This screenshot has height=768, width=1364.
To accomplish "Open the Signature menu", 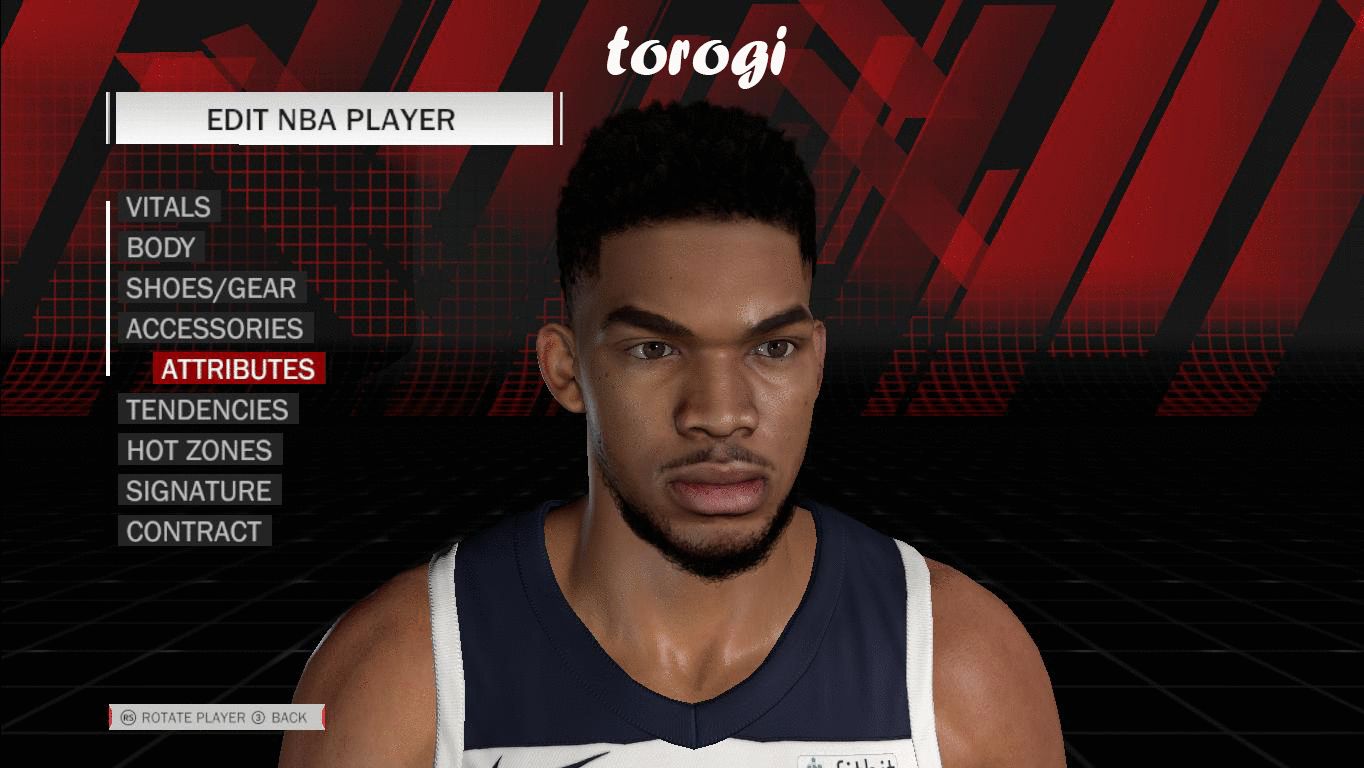I will click(x=198, y=491).
